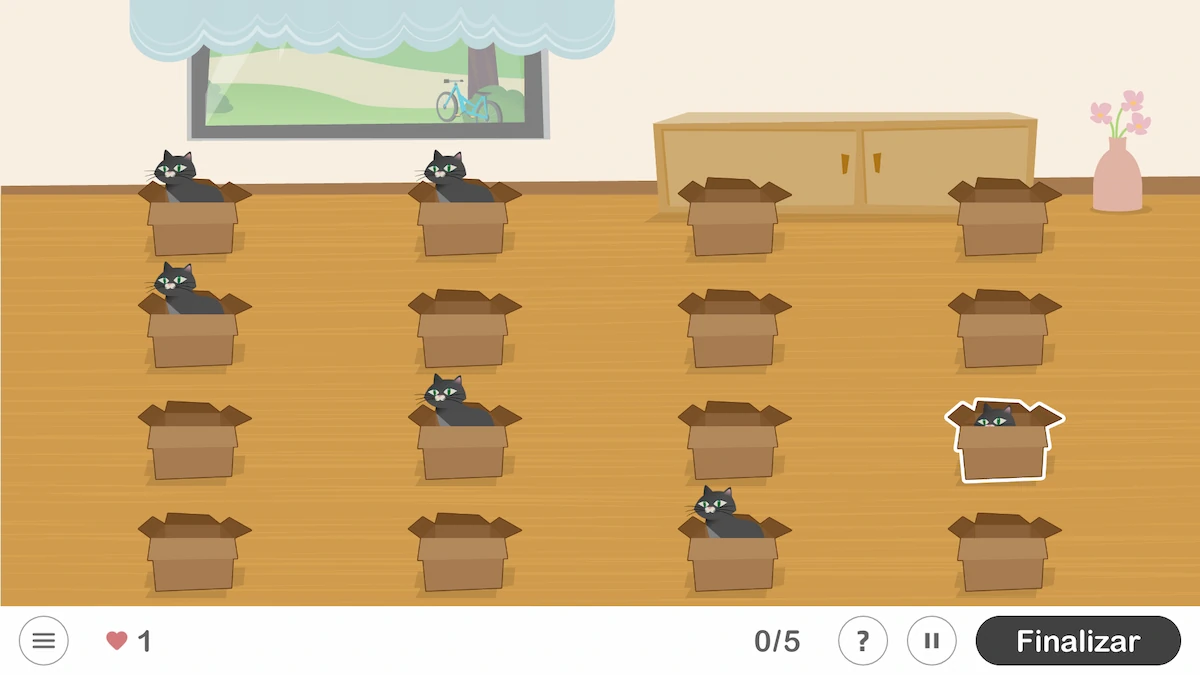This screenshot has width=1200, height=675.
Task: Open the hamburger menu
Action: click(x=44, y=641)
